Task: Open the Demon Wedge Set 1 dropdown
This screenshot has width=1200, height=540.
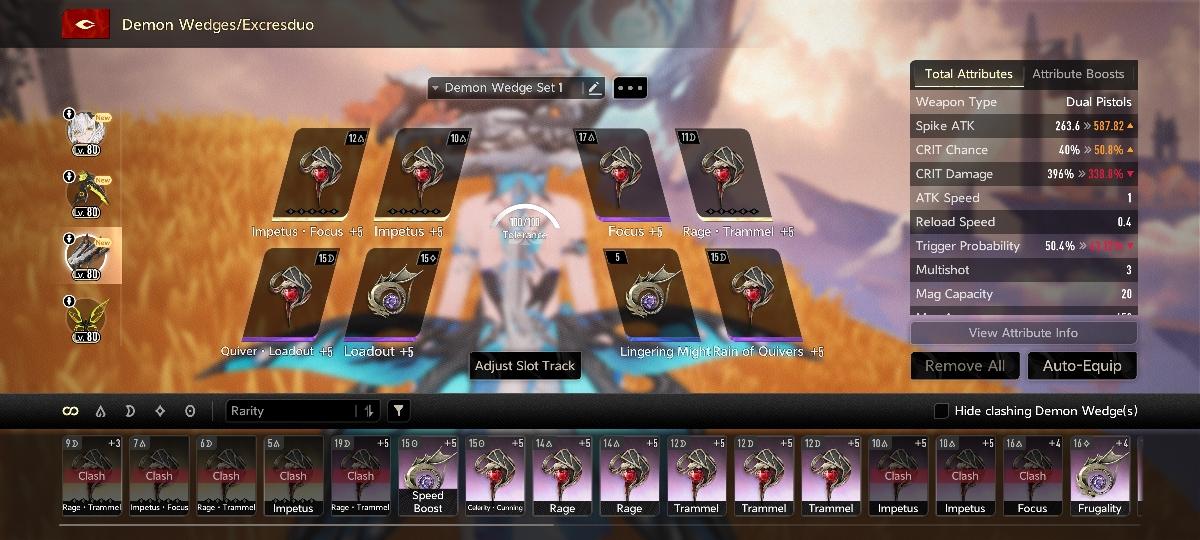Action: [504, 88]
